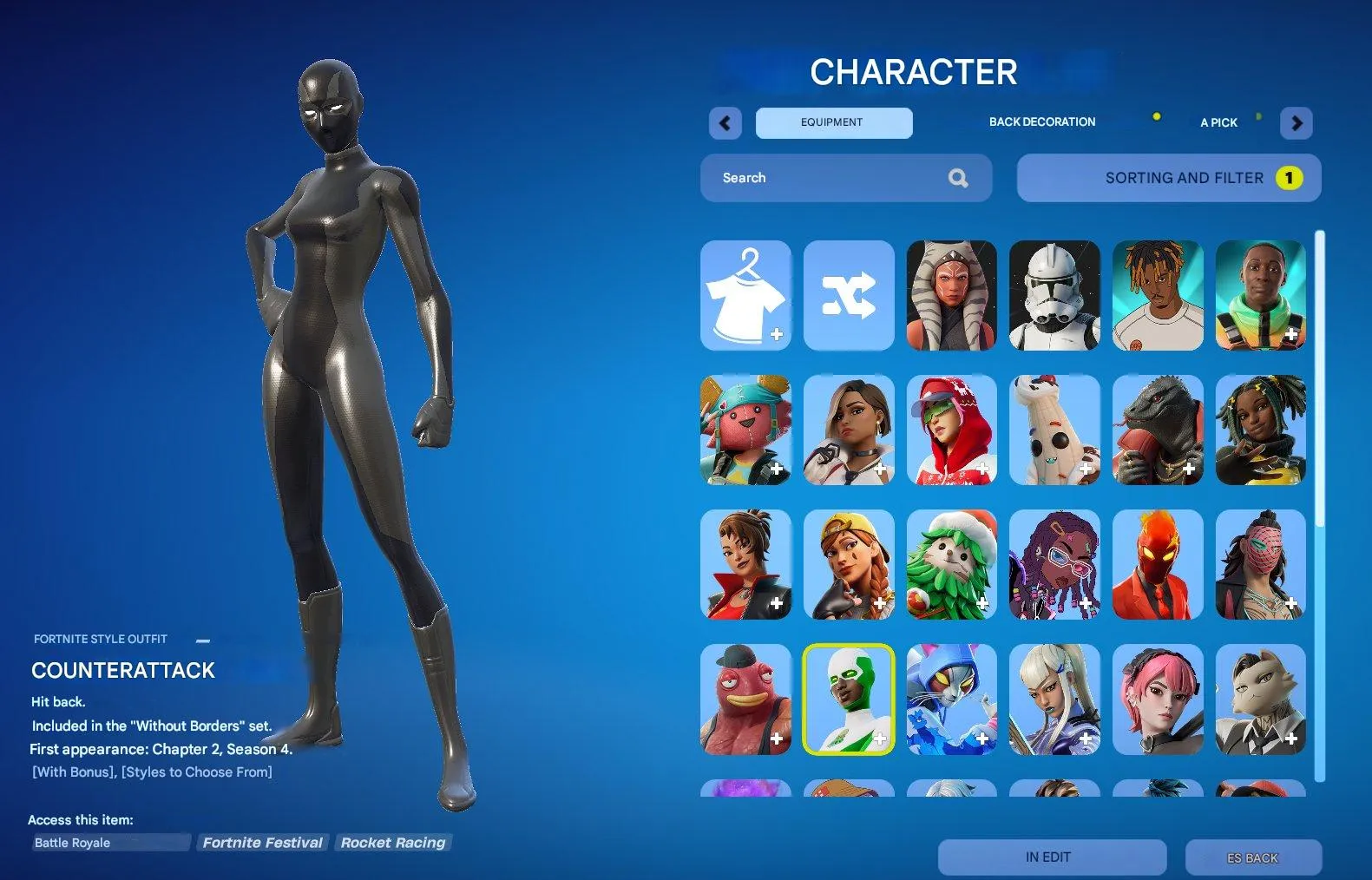Click the scrollbar on the right edge
This screenshot has width=1372, height=880.
pos(1321,347)
